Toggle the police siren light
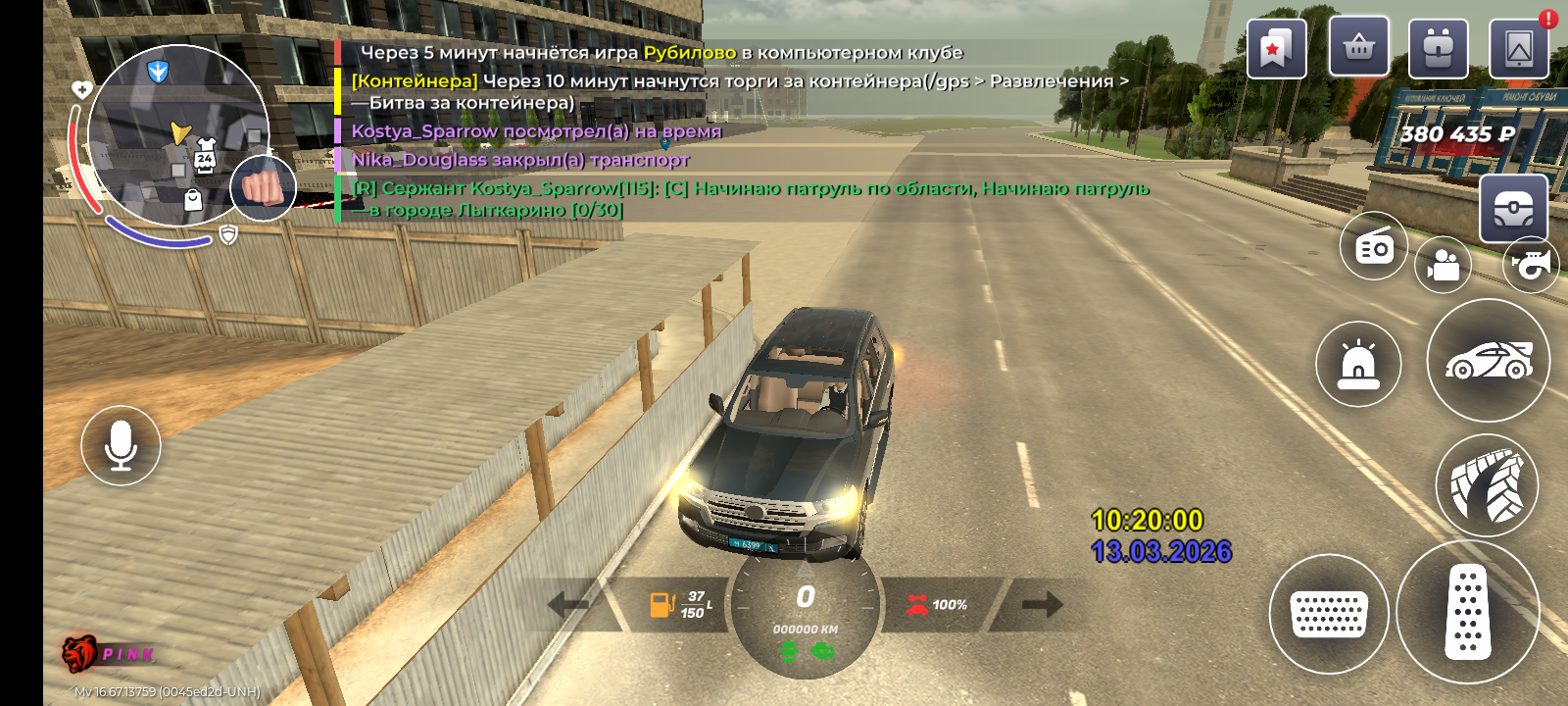The height and width of the screenshot is (706, 1568). point(1358,364)
